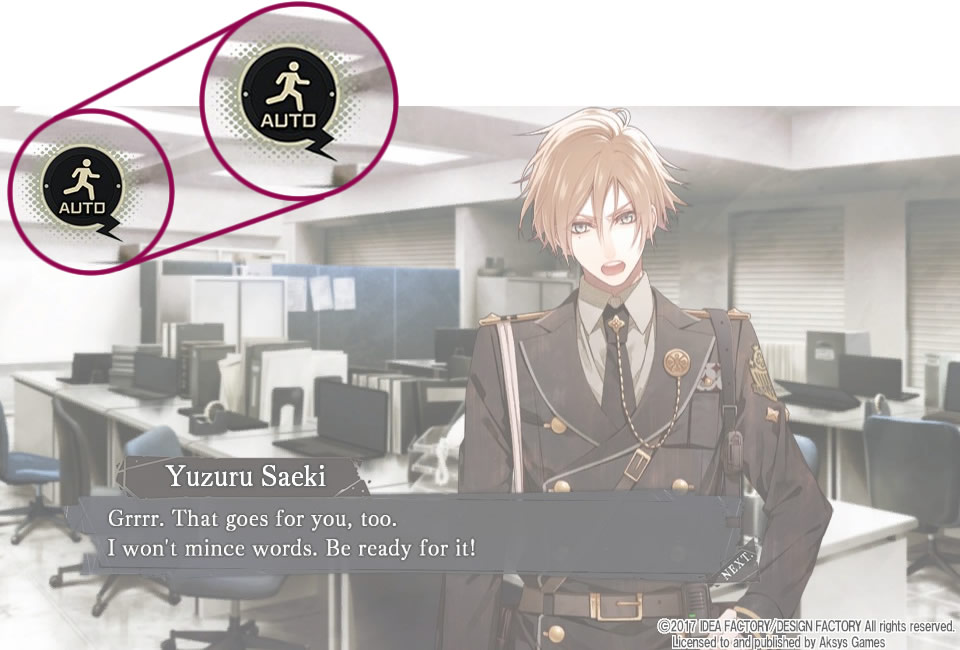The width and height of the screenshot is (960, 650).
Task: Toggle the smaller AUTO mode icon
Action: coord(83,187)
